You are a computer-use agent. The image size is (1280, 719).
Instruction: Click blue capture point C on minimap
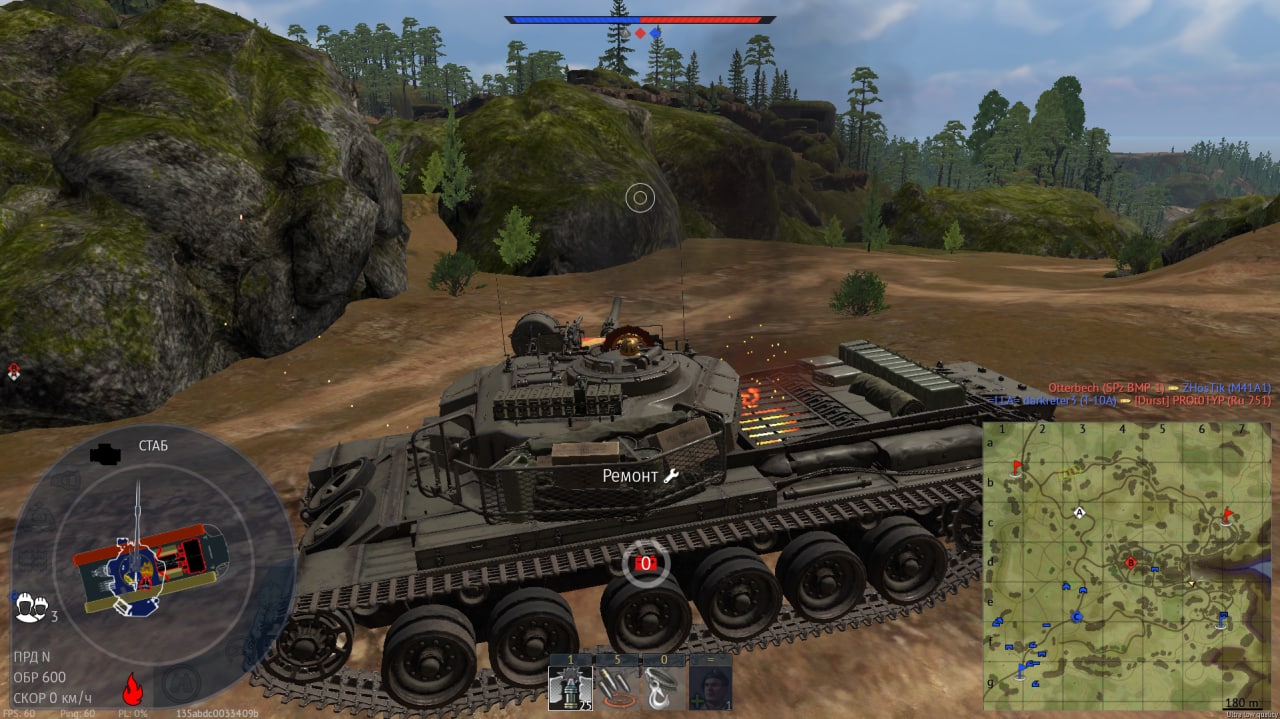tap(1077, 616)
